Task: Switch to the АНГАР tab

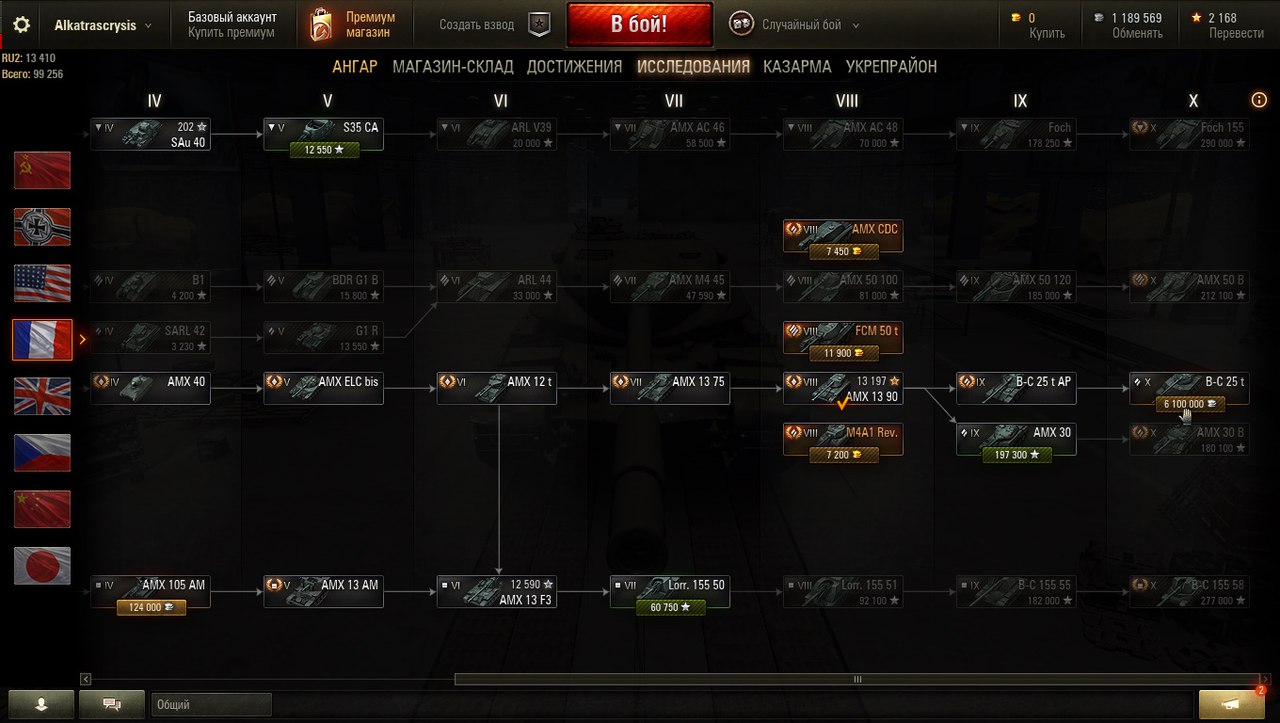Action: (x=355, y=67)
